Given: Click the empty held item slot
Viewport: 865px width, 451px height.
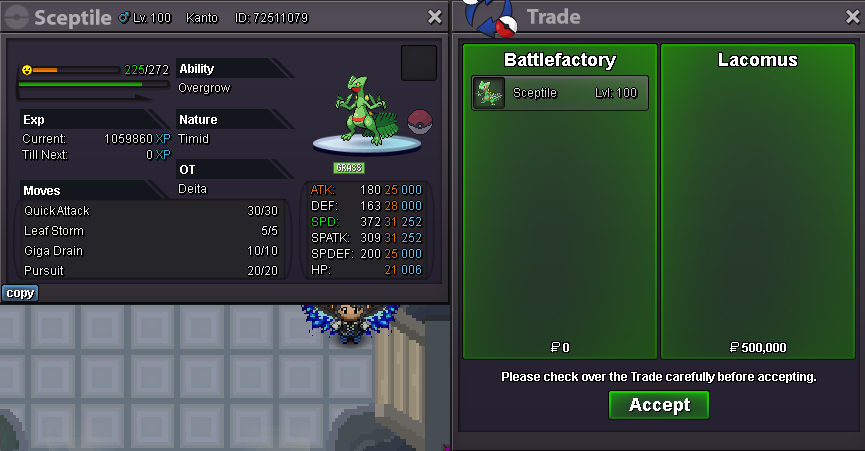Looking at the screenshot, I should (x=419, y=63).
